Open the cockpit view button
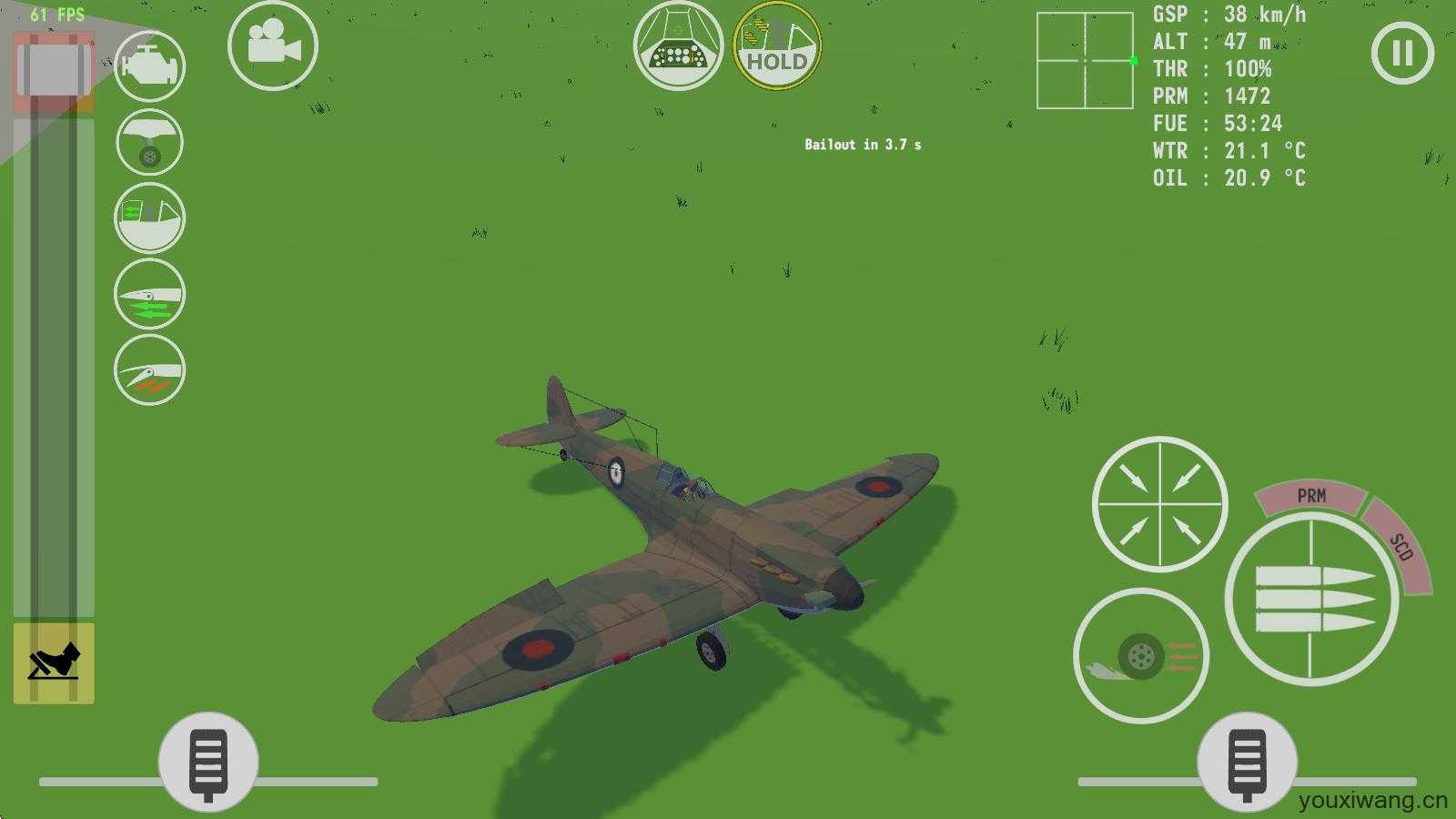 point(678,45)
